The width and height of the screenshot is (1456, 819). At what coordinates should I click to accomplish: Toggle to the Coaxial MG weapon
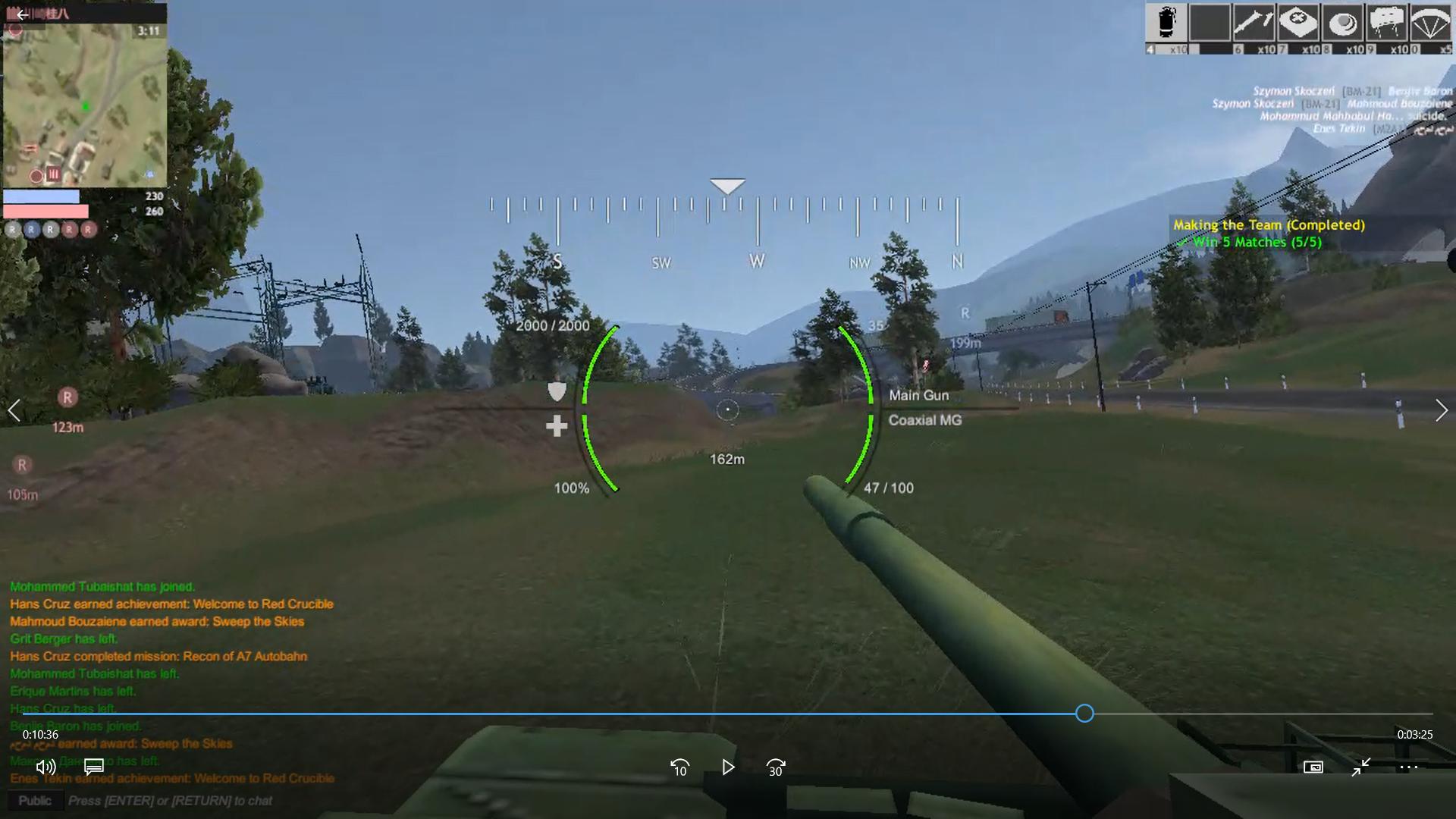925,420
